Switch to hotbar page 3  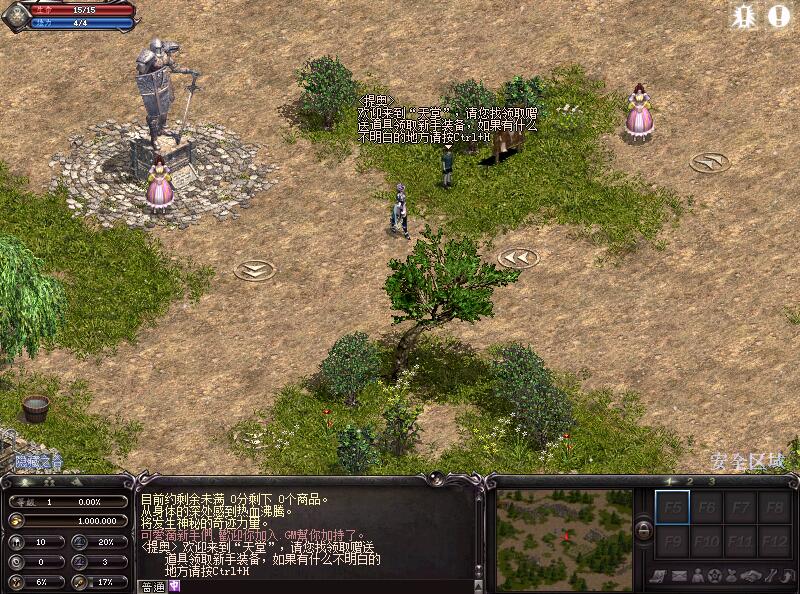(x=711, y=482)
